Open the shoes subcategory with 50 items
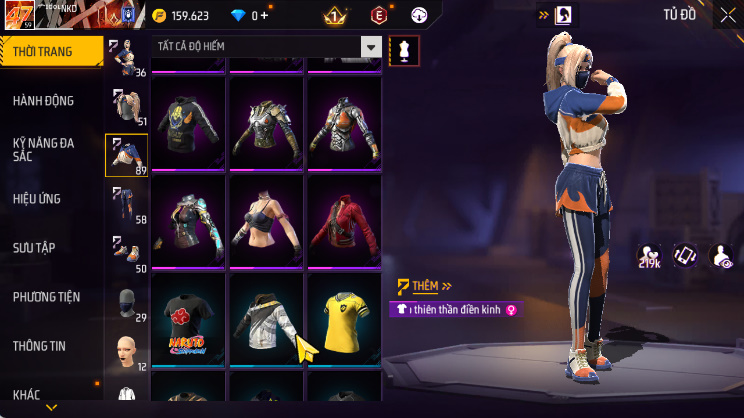 tap(127, 253)
